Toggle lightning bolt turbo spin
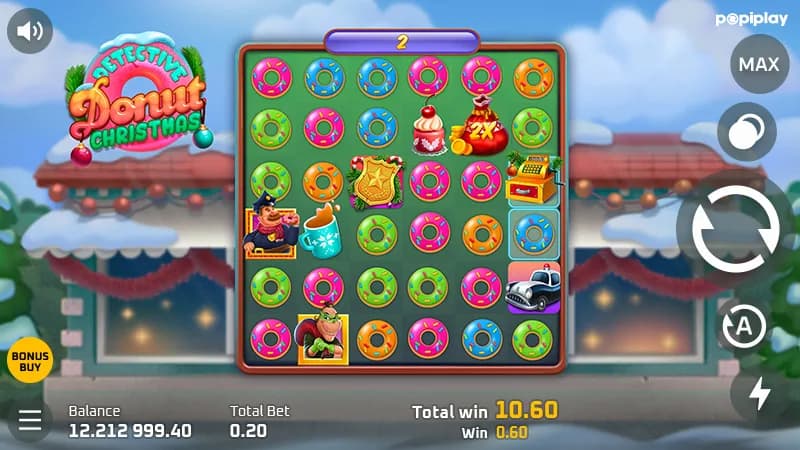 click(760, 393)
